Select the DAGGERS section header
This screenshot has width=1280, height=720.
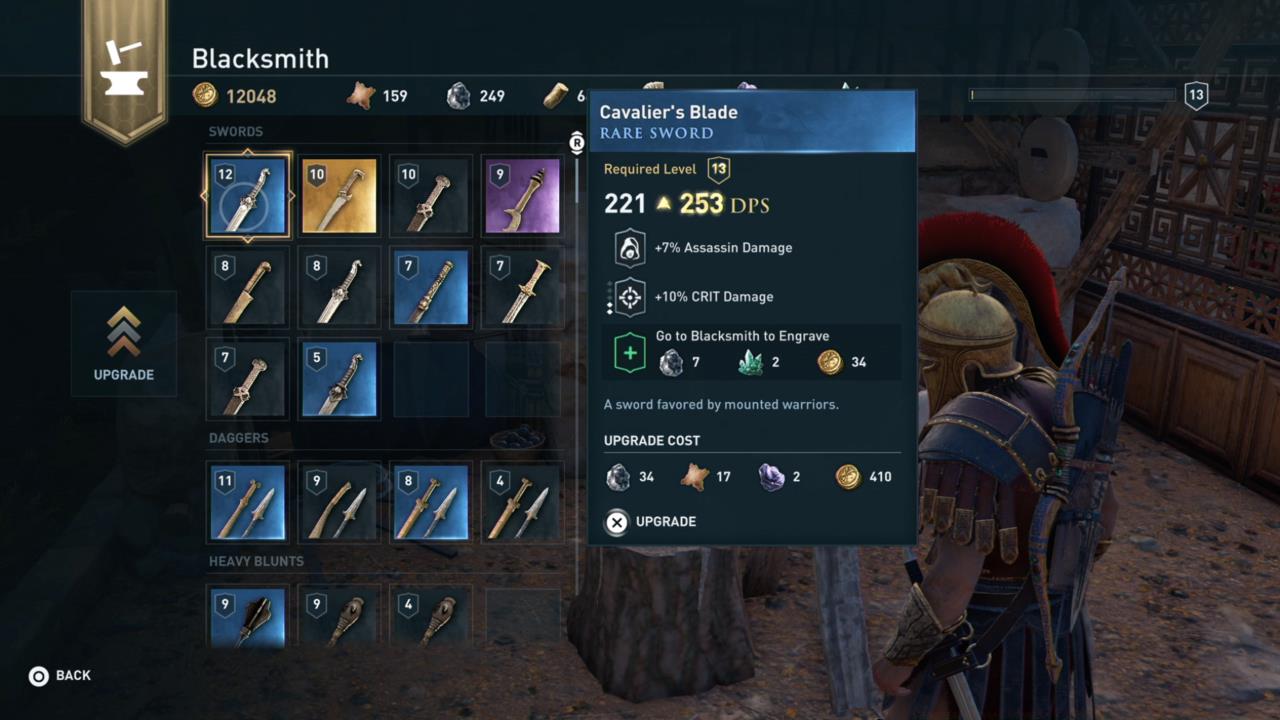click(x=238, y=437)
